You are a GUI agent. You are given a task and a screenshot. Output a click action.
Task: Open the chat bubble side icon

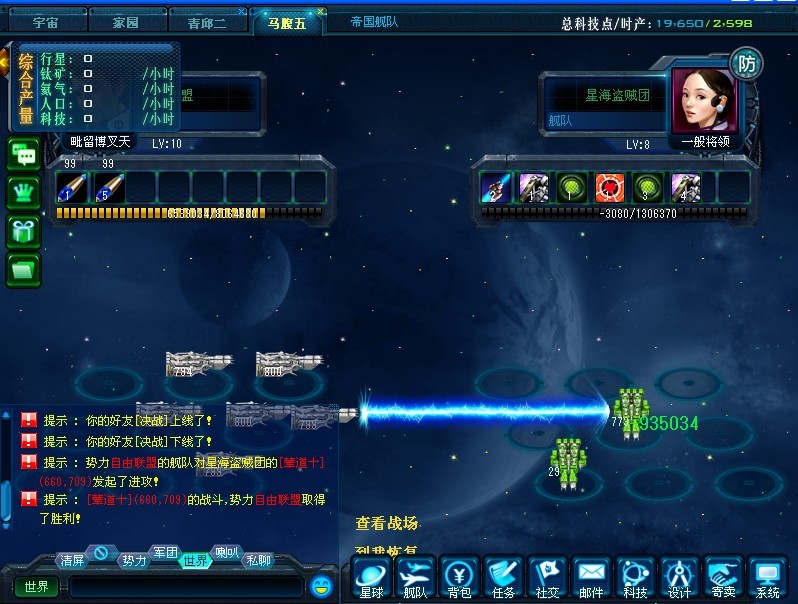coord(23,155)
